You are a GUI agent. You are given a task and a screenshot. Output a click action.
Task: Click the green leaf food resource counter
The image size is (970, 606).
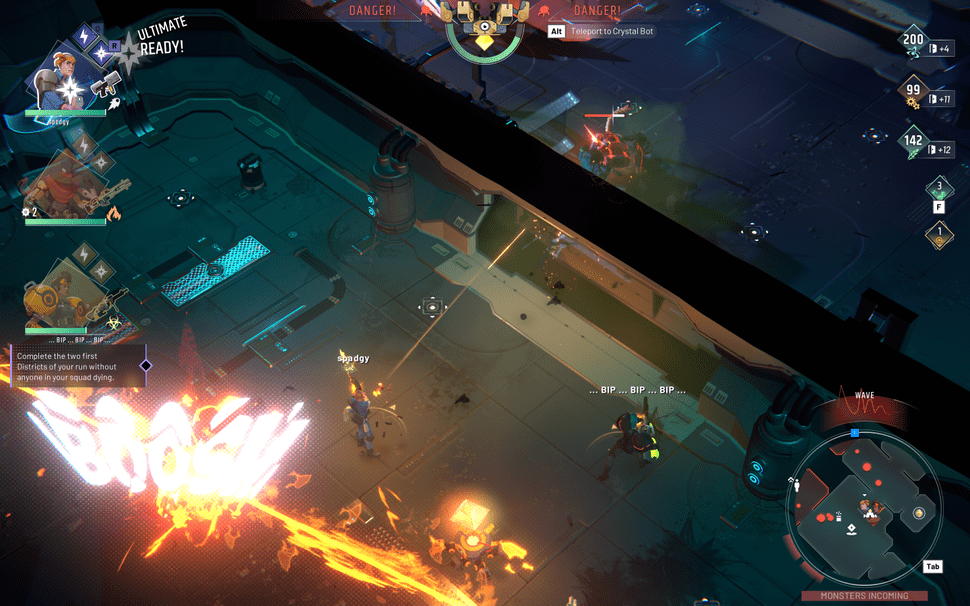tap(913, 143)
